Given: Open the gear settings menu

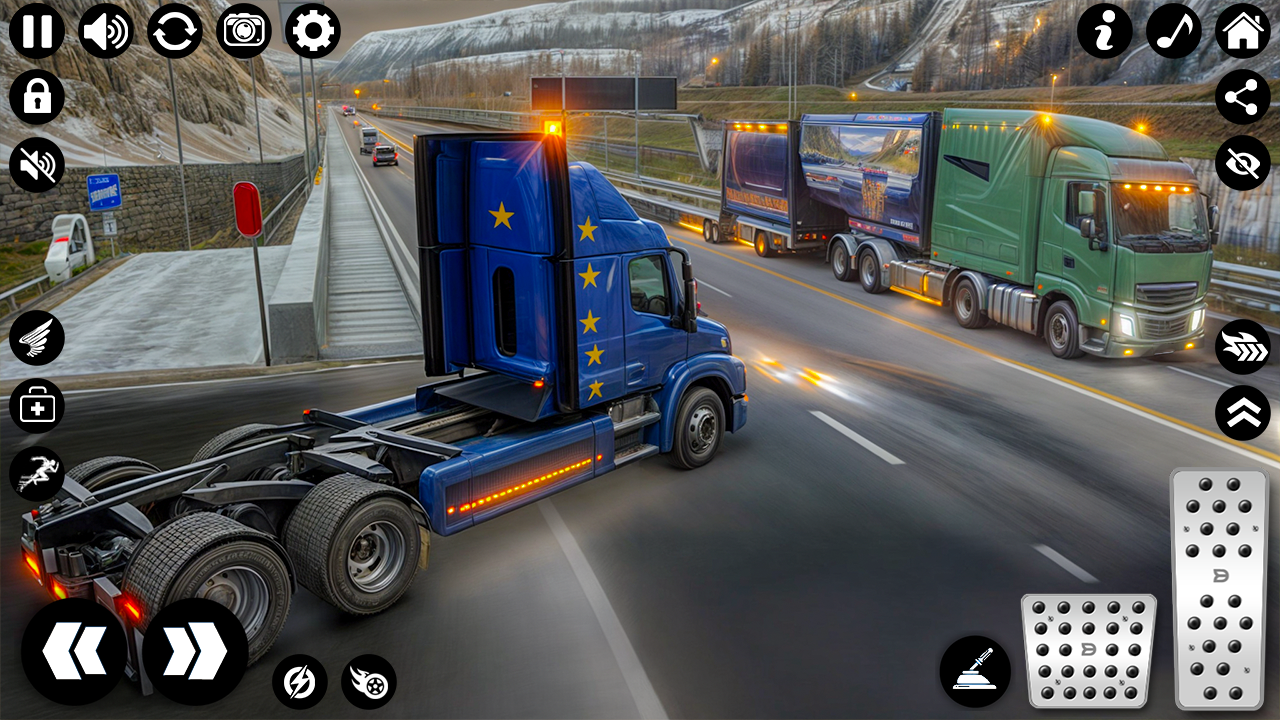Looking at the screenshot, I should tap(313, 31).
